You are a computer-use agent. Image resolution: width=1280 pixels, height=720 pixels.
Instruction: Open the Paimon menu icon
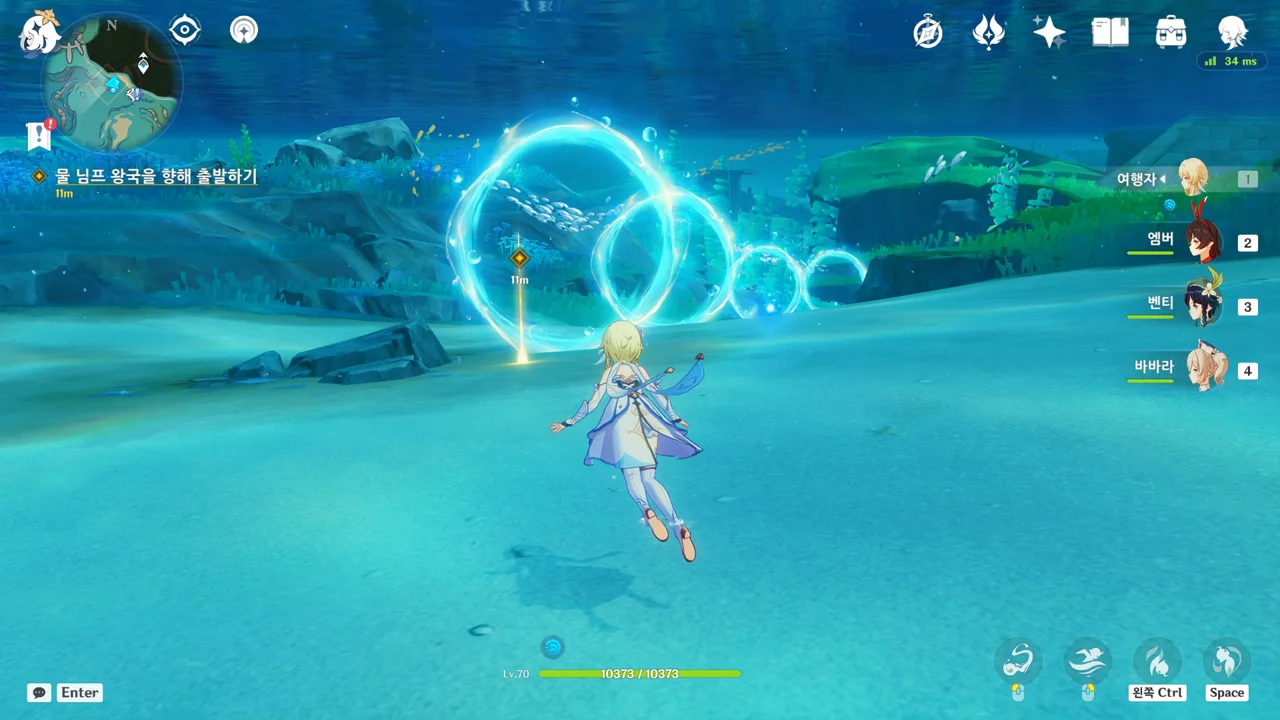(x=40, y=31)
